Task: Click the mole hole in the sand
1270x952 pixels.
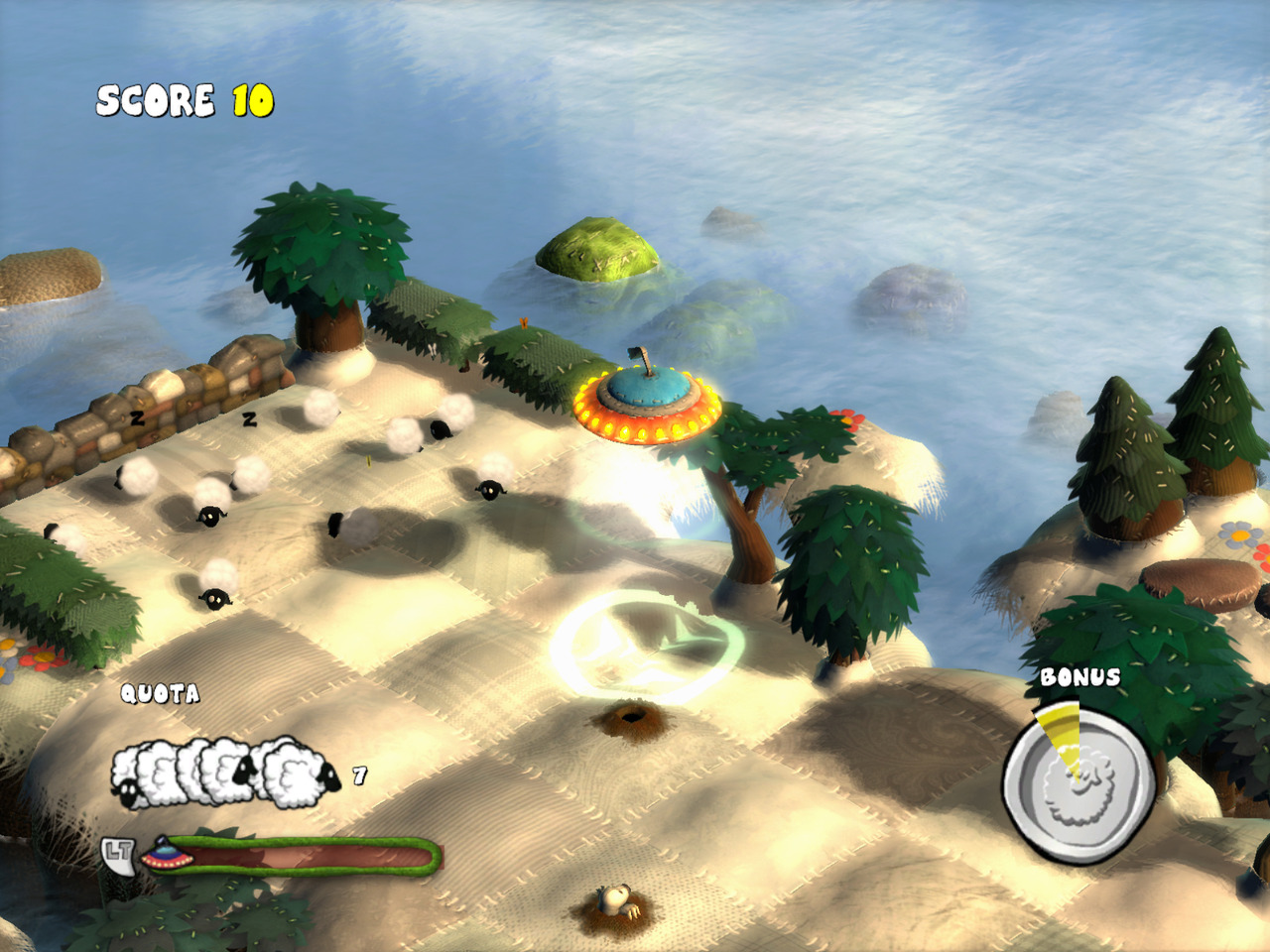Action: coord(635,714)
